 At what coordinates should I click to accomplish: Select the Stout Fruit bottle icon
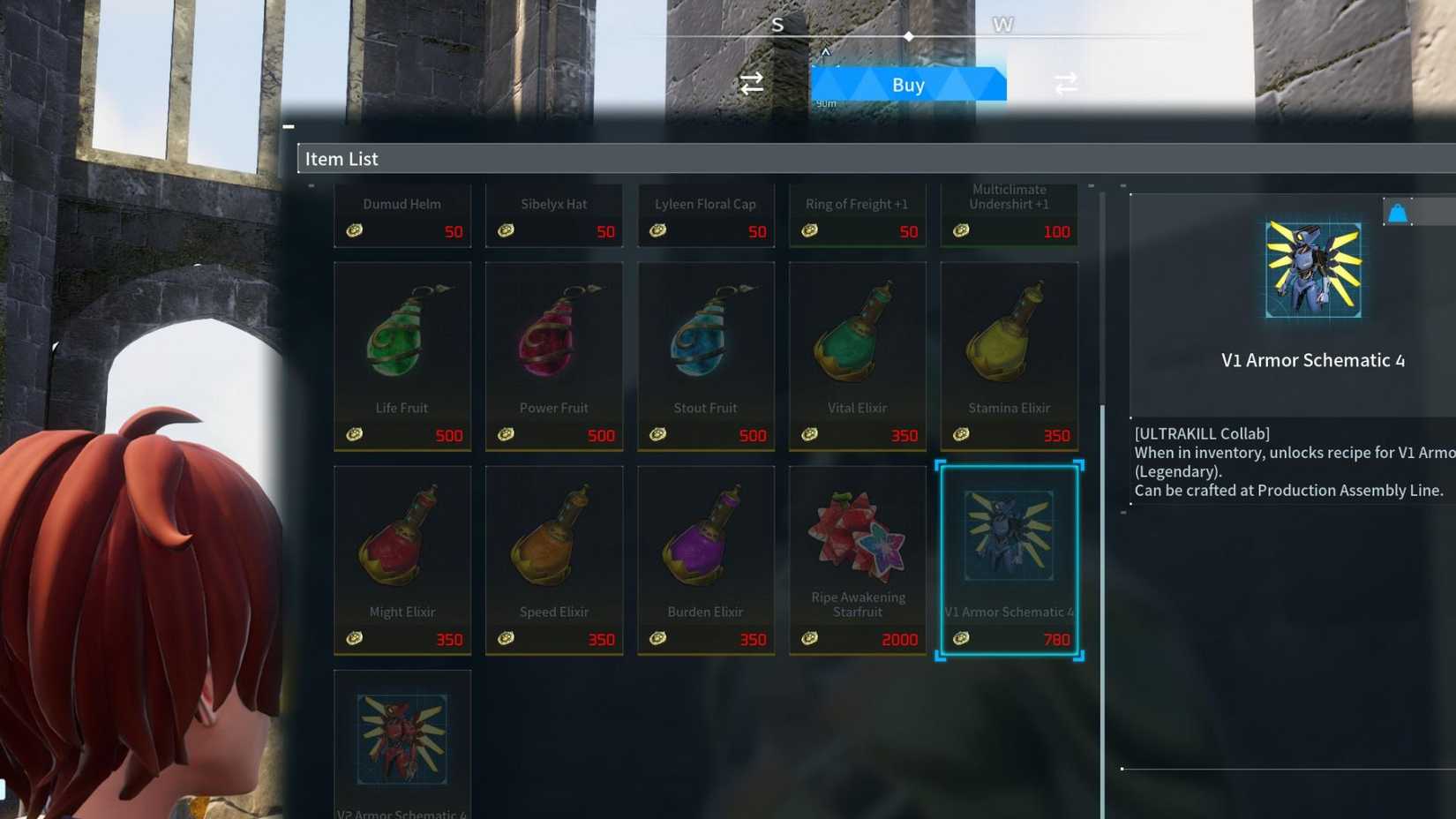click(x=705, y=335)
